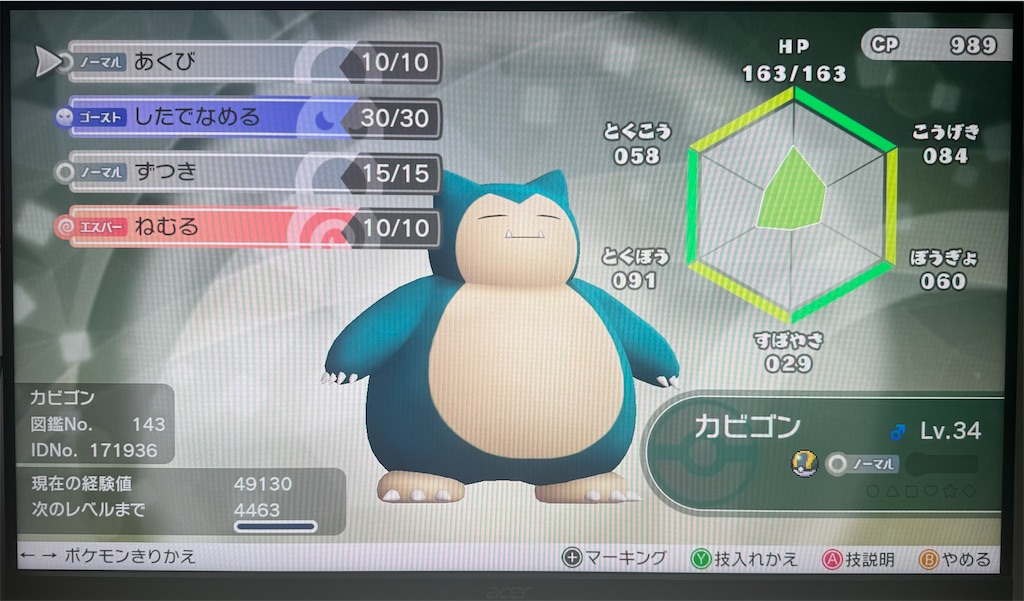Select the psychic move ねむる
This screenshot has width=1024, height=601.
click(x=250, y=228)
